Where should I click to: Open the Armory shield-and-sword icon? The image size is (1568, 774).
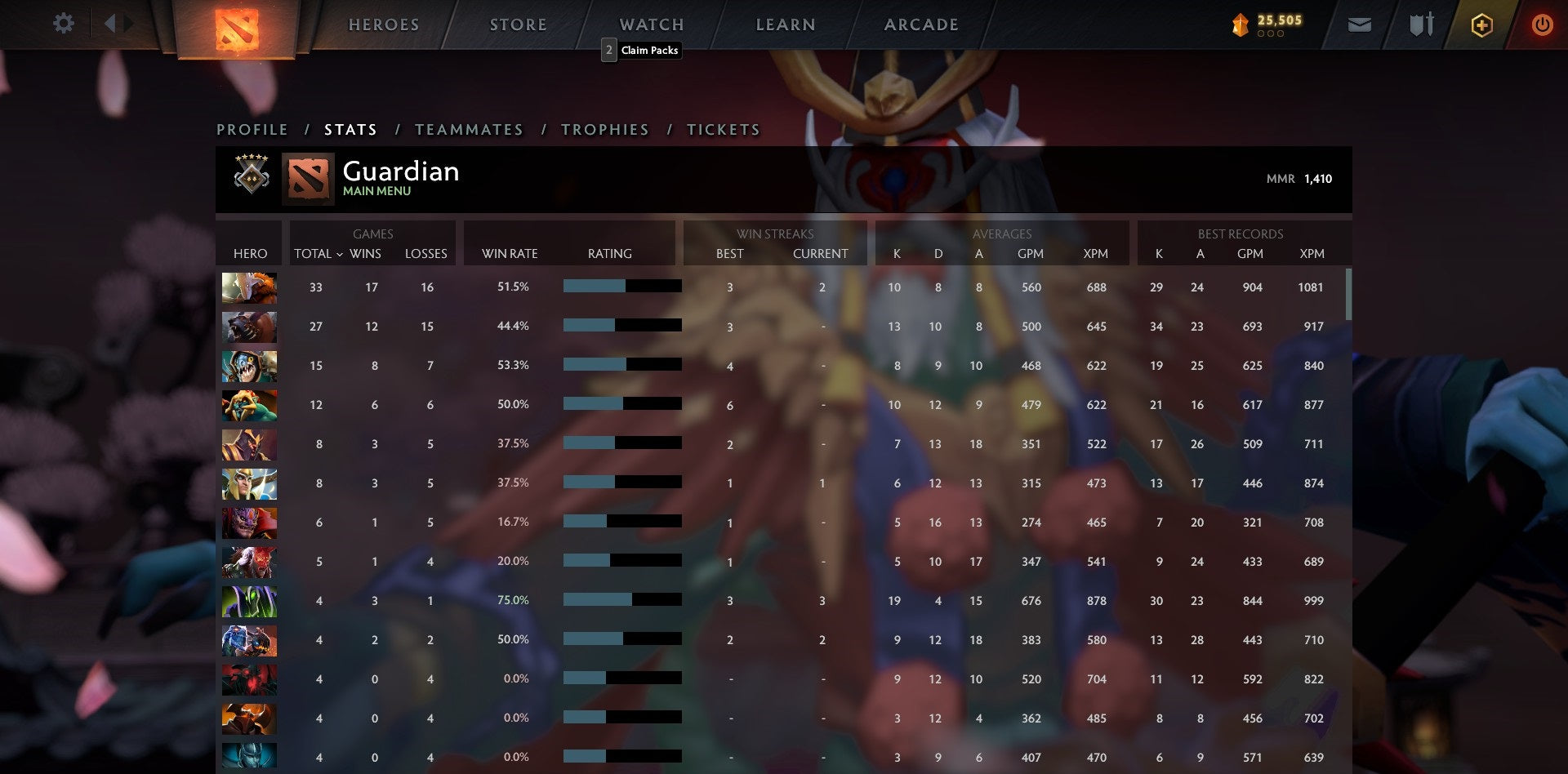pyautogui.click(x=1420, y=24)
